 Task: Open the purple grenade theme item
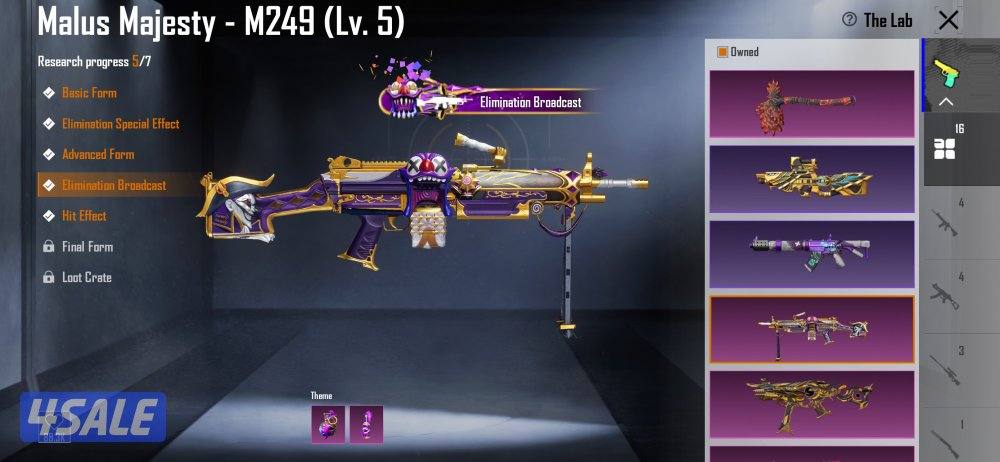pos(328,424)
